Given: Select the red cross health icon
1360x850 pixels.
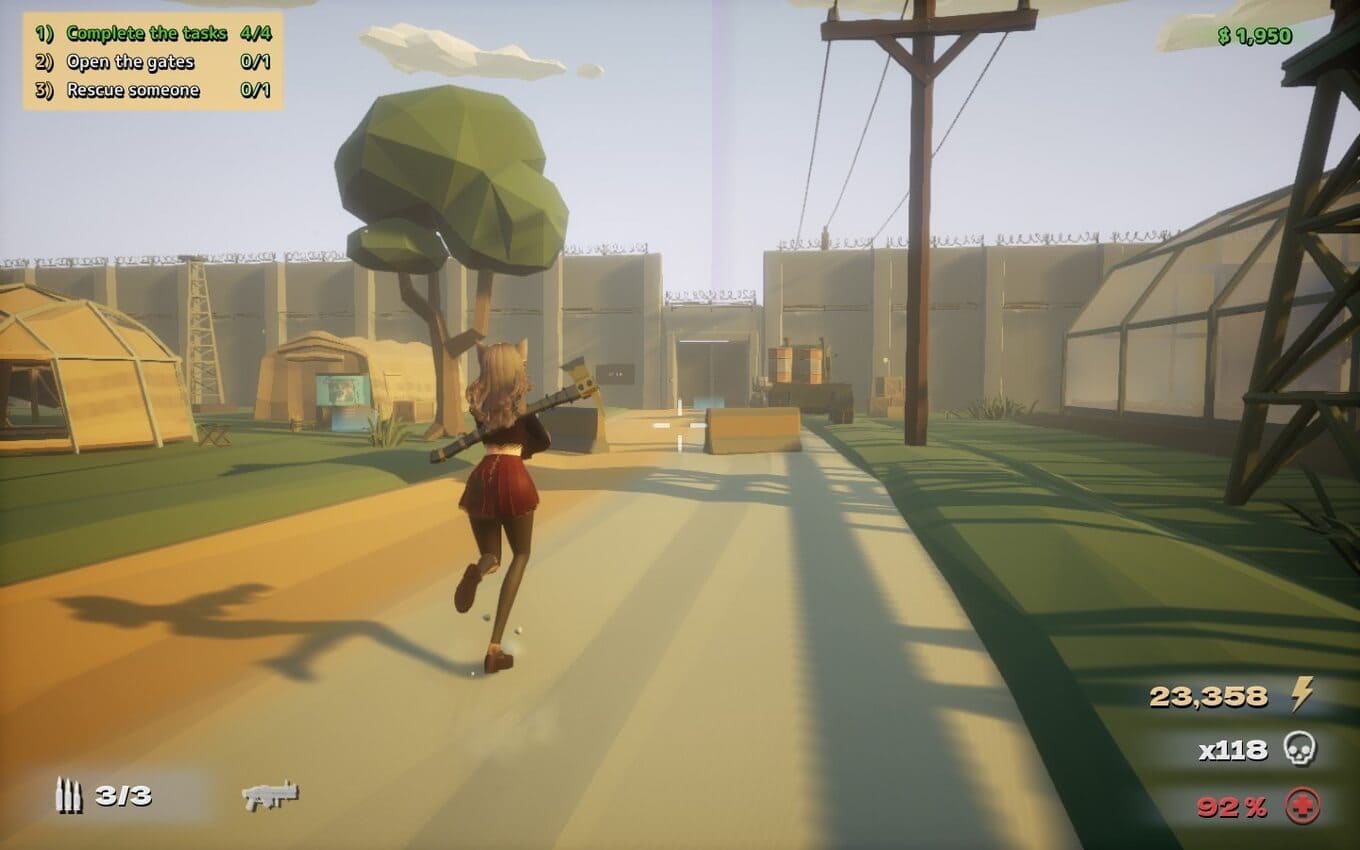Looking at the screenshot, I should [x=1303, y=805].
